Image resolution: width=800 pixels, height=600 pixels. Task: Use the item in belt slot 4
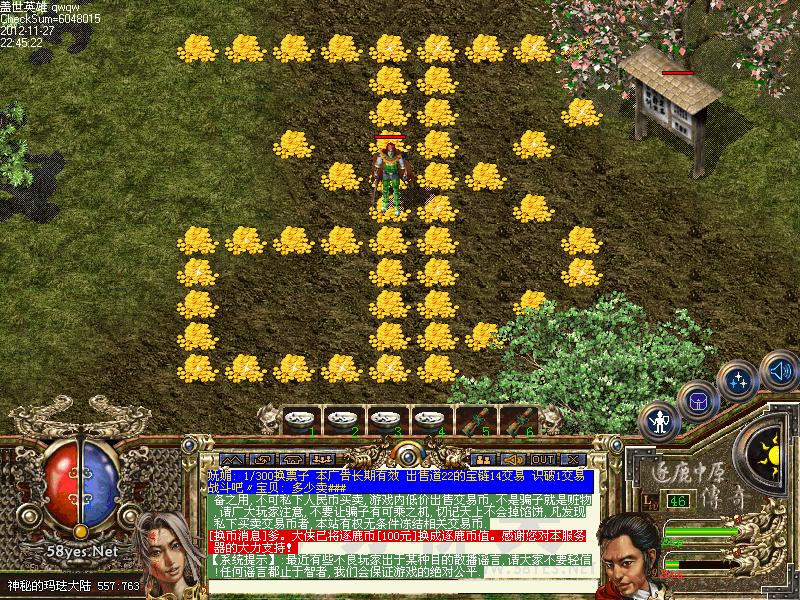coord(430,420)
